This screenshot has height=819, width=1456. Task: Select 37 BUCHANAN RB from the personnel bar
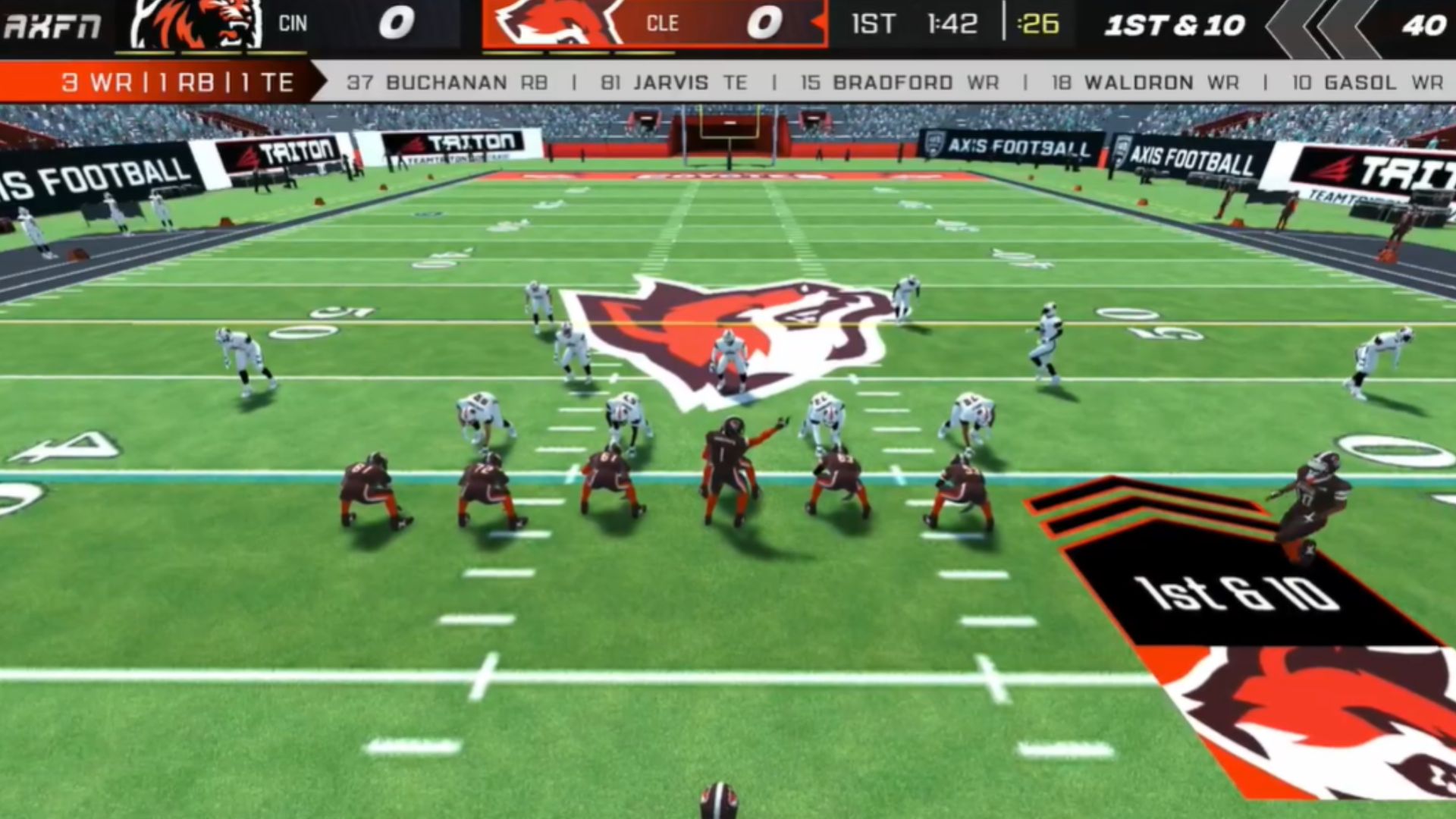coord(447,83)
